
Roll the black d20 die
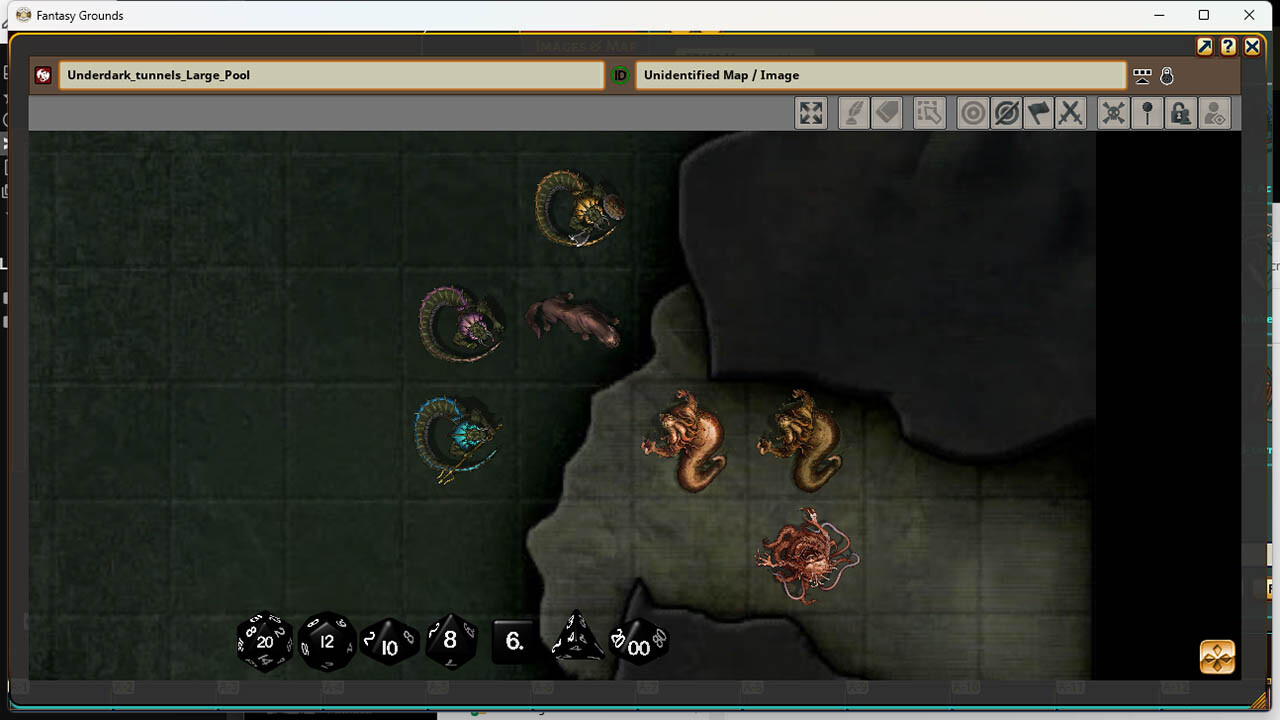263,643
